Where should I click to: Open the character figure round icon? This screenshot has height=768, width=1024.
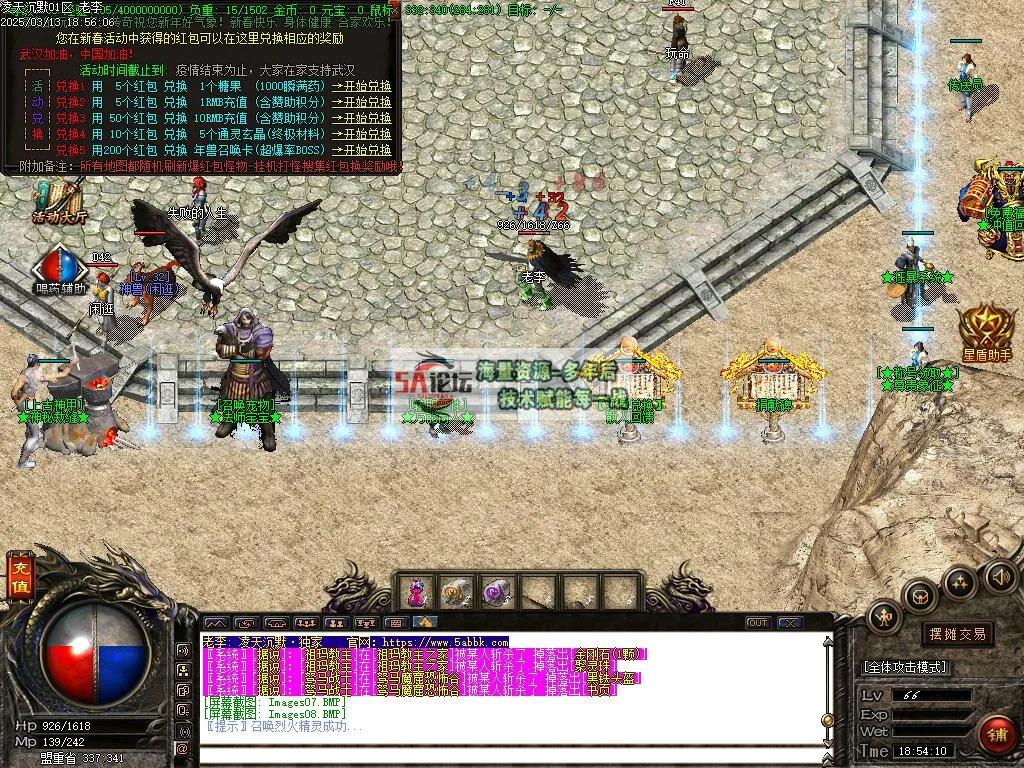click(x=885, y=616)
